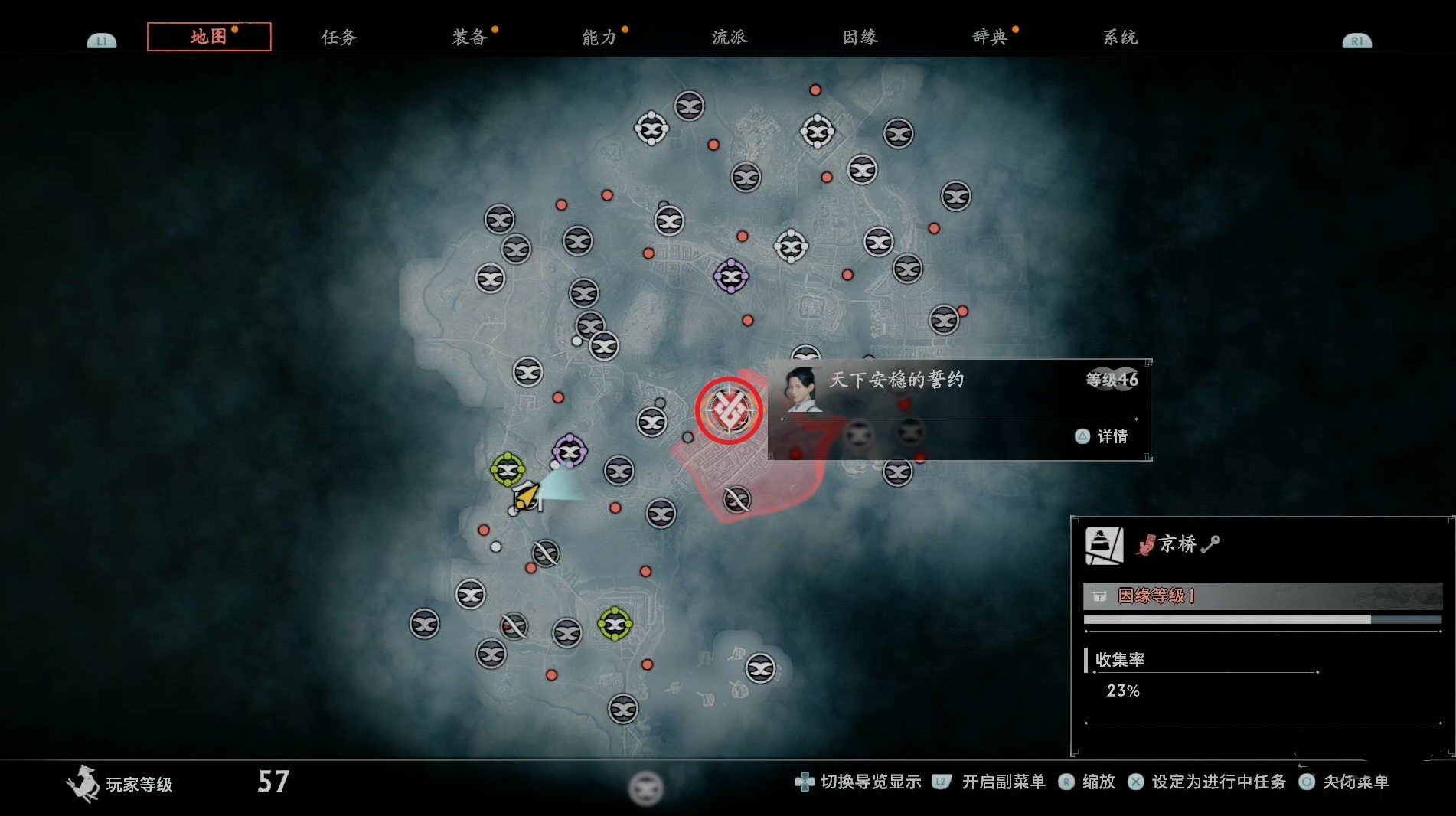Switch to the 地图 map tab
1456x816 pixels.
pyautogui.click(x=208, y=37)
